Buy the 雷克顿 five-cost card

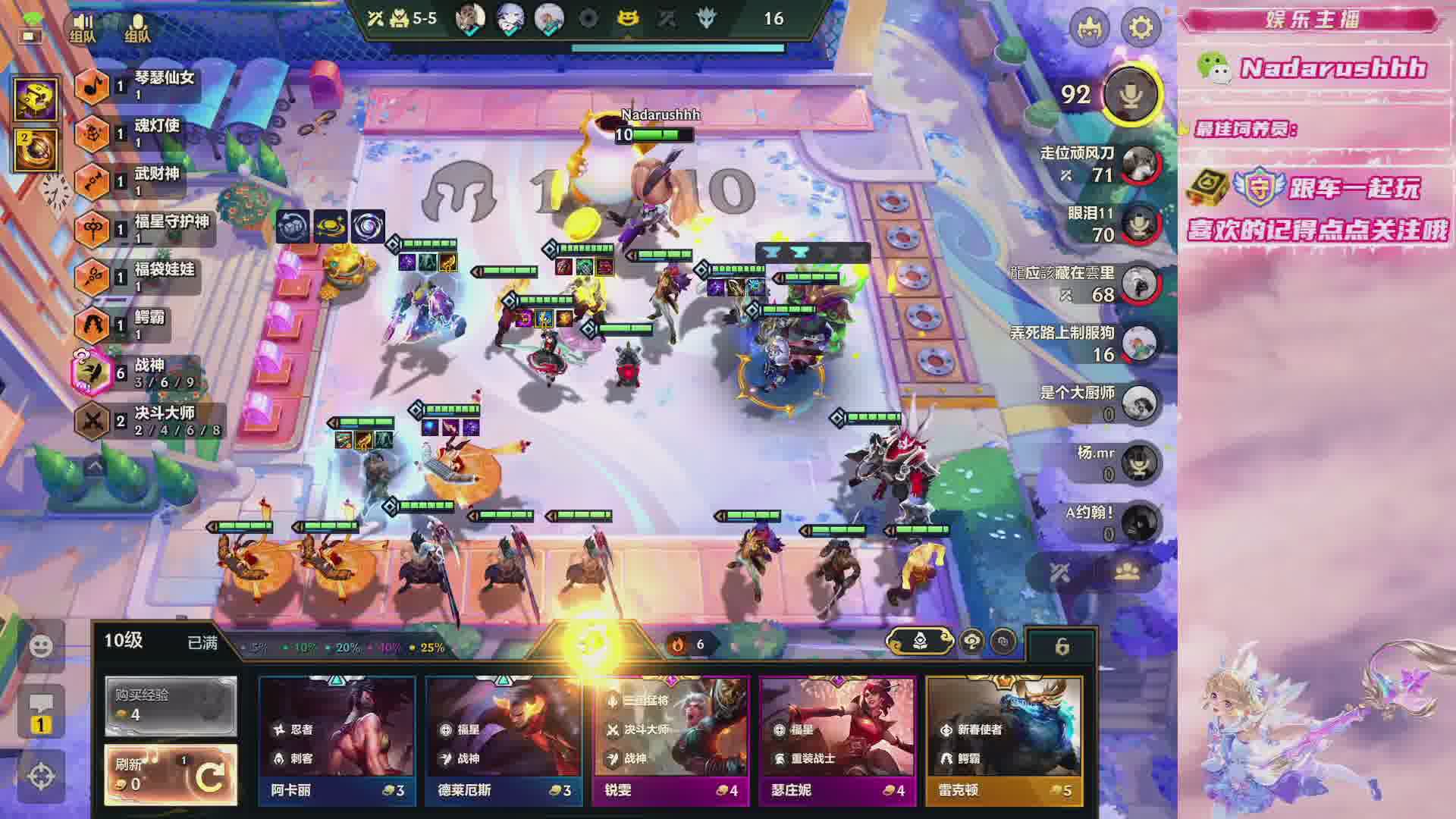click(1004, 739)
